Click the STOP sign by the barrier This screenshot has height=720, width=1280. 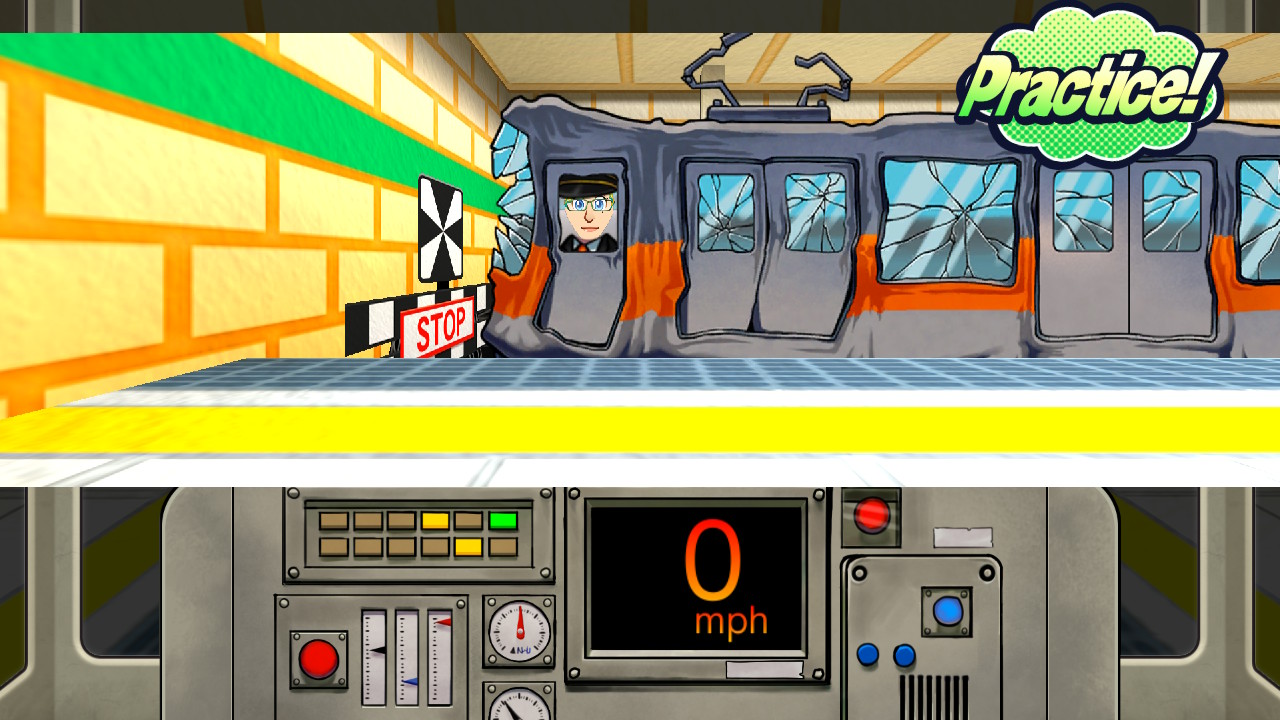point(444,321)
